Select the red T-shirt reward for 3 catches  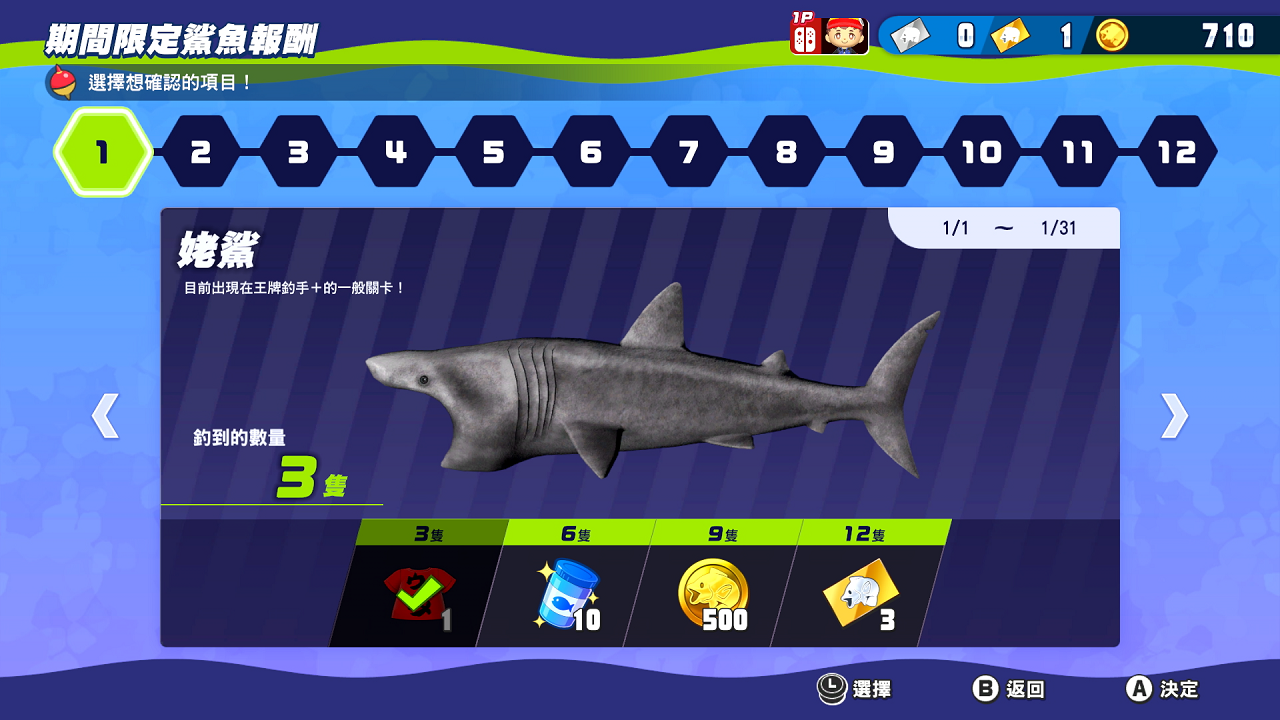(x=418, y=597)
